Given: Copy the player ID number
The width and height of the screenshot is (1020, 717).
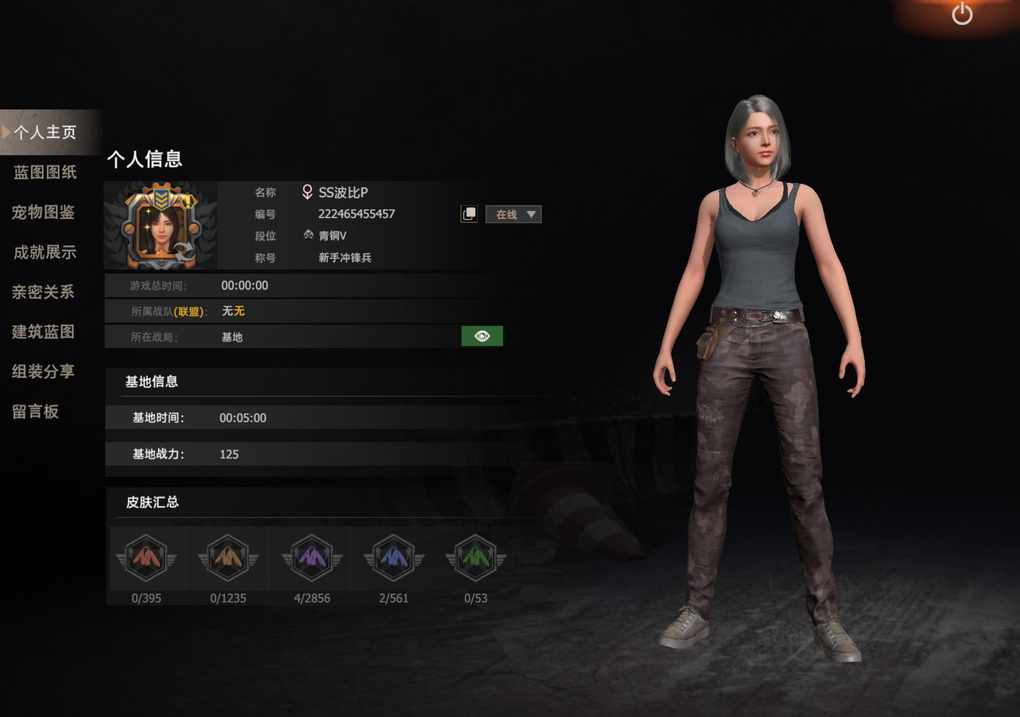Looking at the screenshot, I should [469, 214].
